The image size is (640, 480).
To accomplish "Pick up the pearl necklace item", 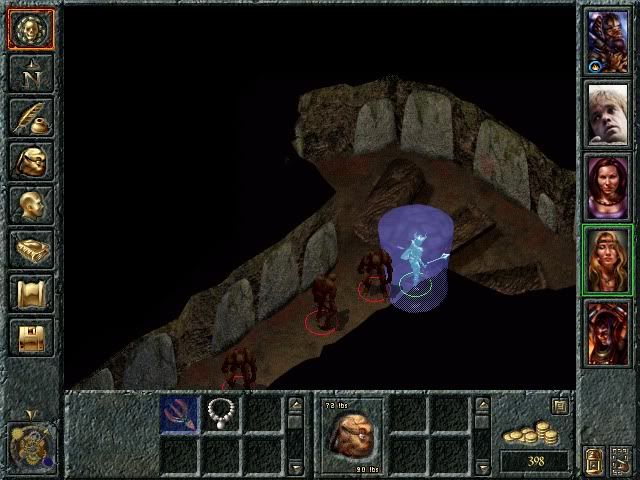I will point(219,412).
